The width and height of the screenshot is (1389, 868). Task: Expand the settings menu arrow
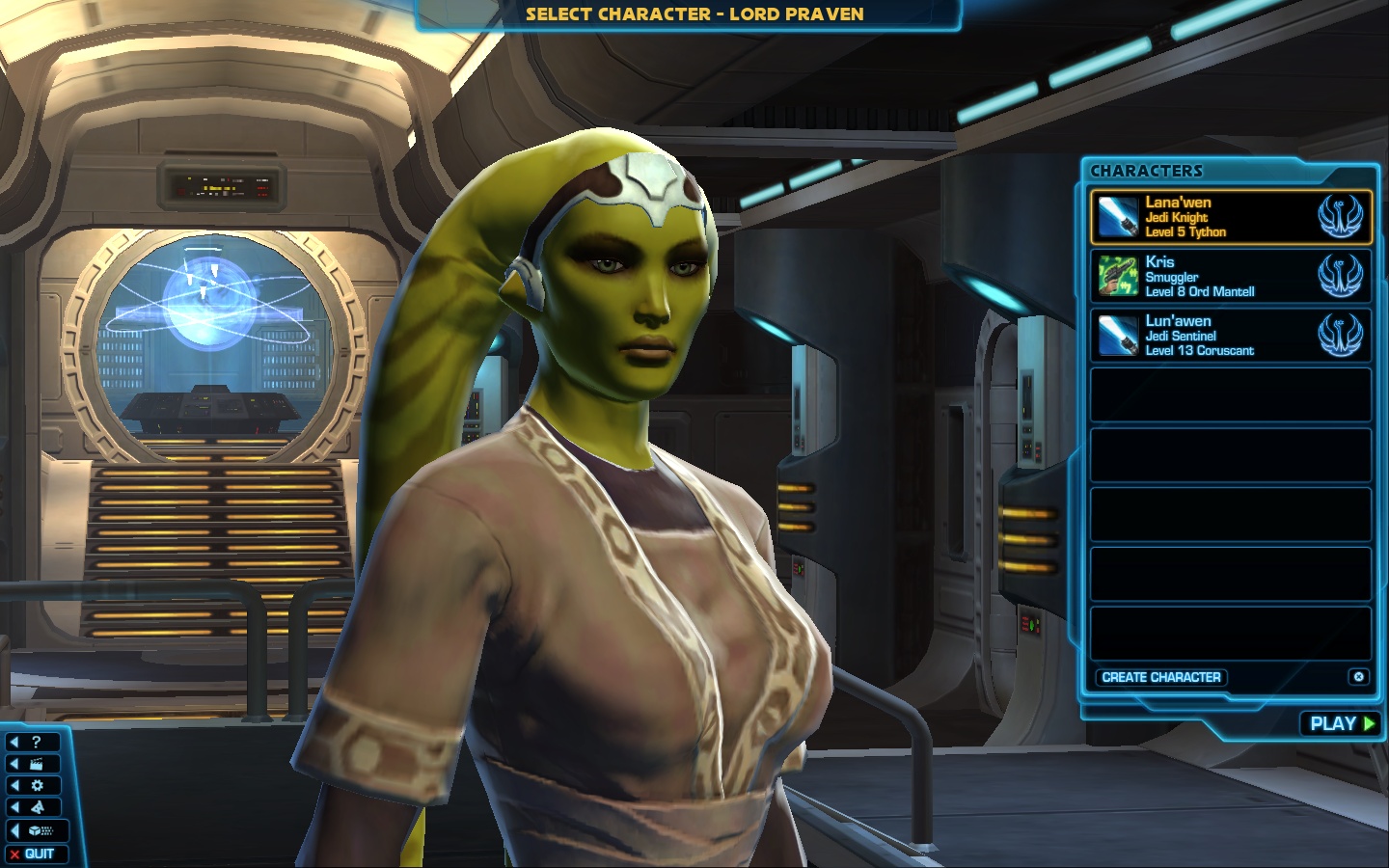(14, 784)
